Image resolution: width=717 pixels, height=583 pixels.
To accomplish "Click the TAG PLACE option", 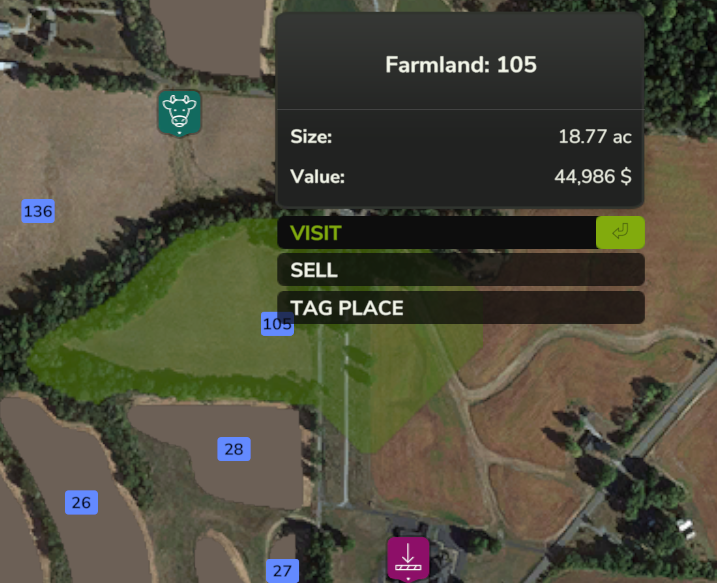I will [x=460, y=308].
